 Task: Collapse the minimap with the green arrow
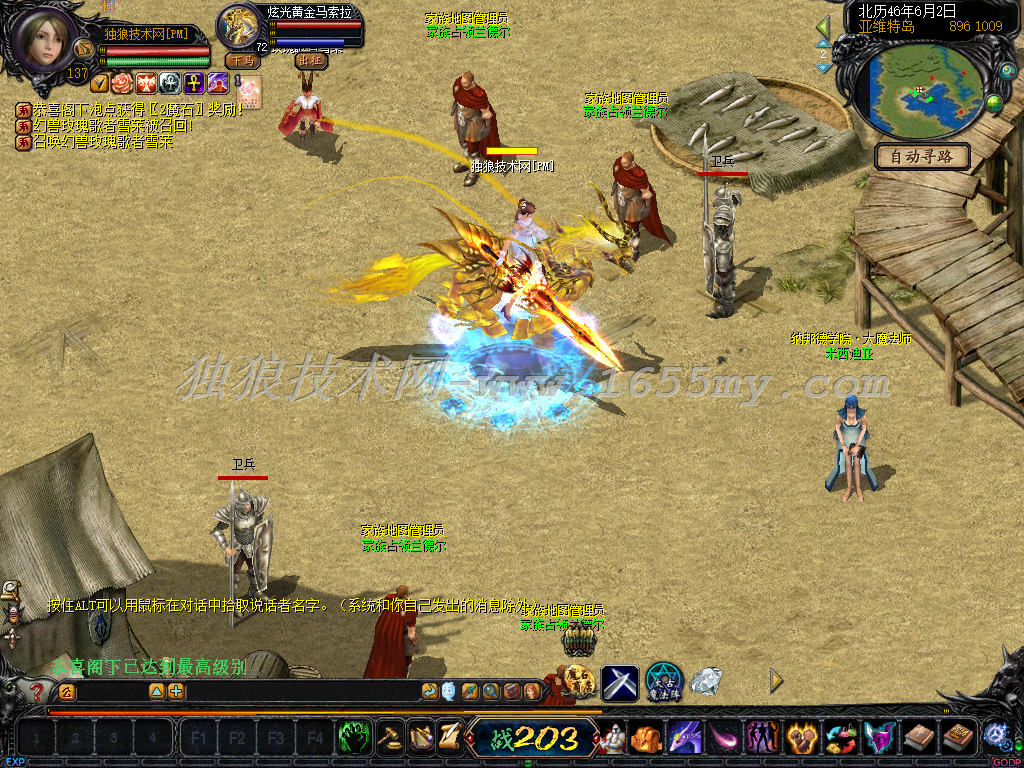point(823,28)
